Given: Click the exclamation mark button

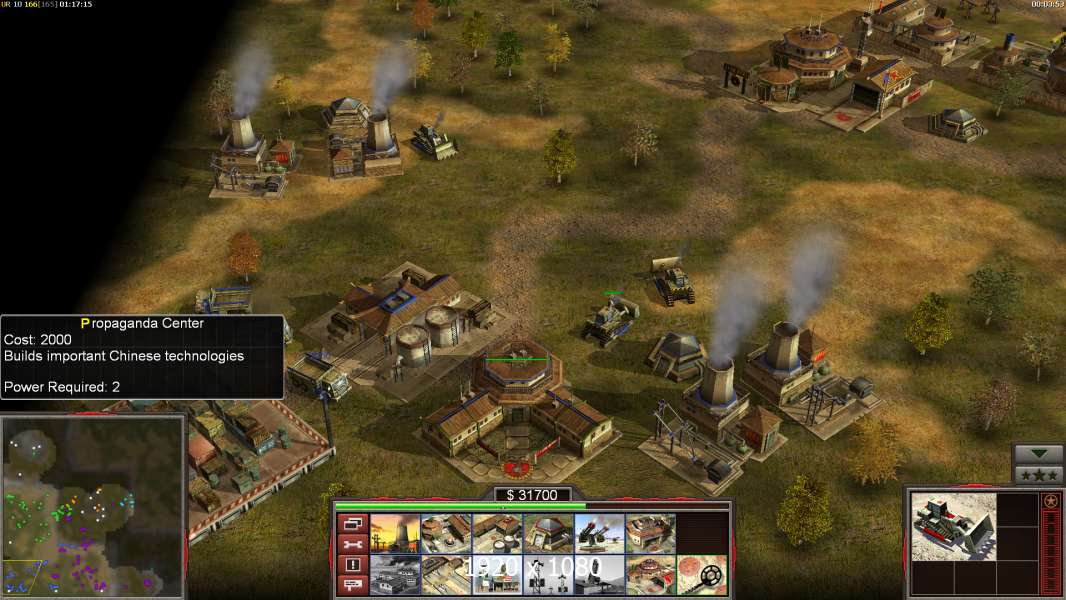Looking at the screenshot, I should (x=352, y=565).
